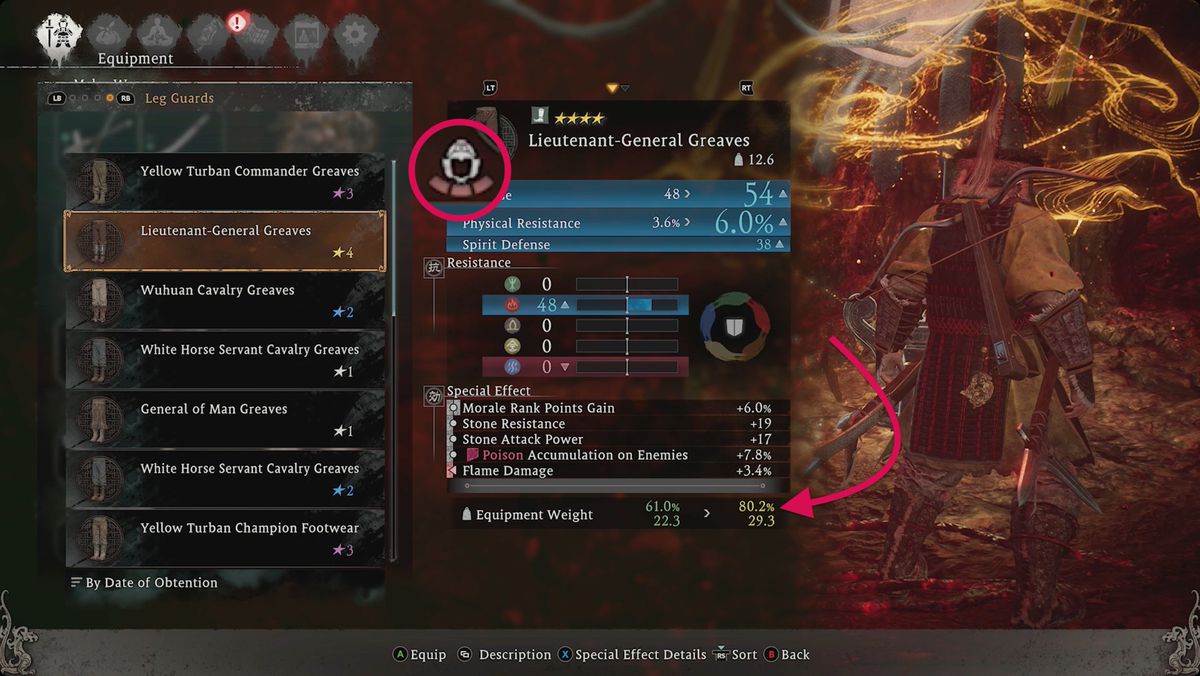Change the By Date of Obtention sorting
Screen dimensions: 1200x676
click(150, 582)
